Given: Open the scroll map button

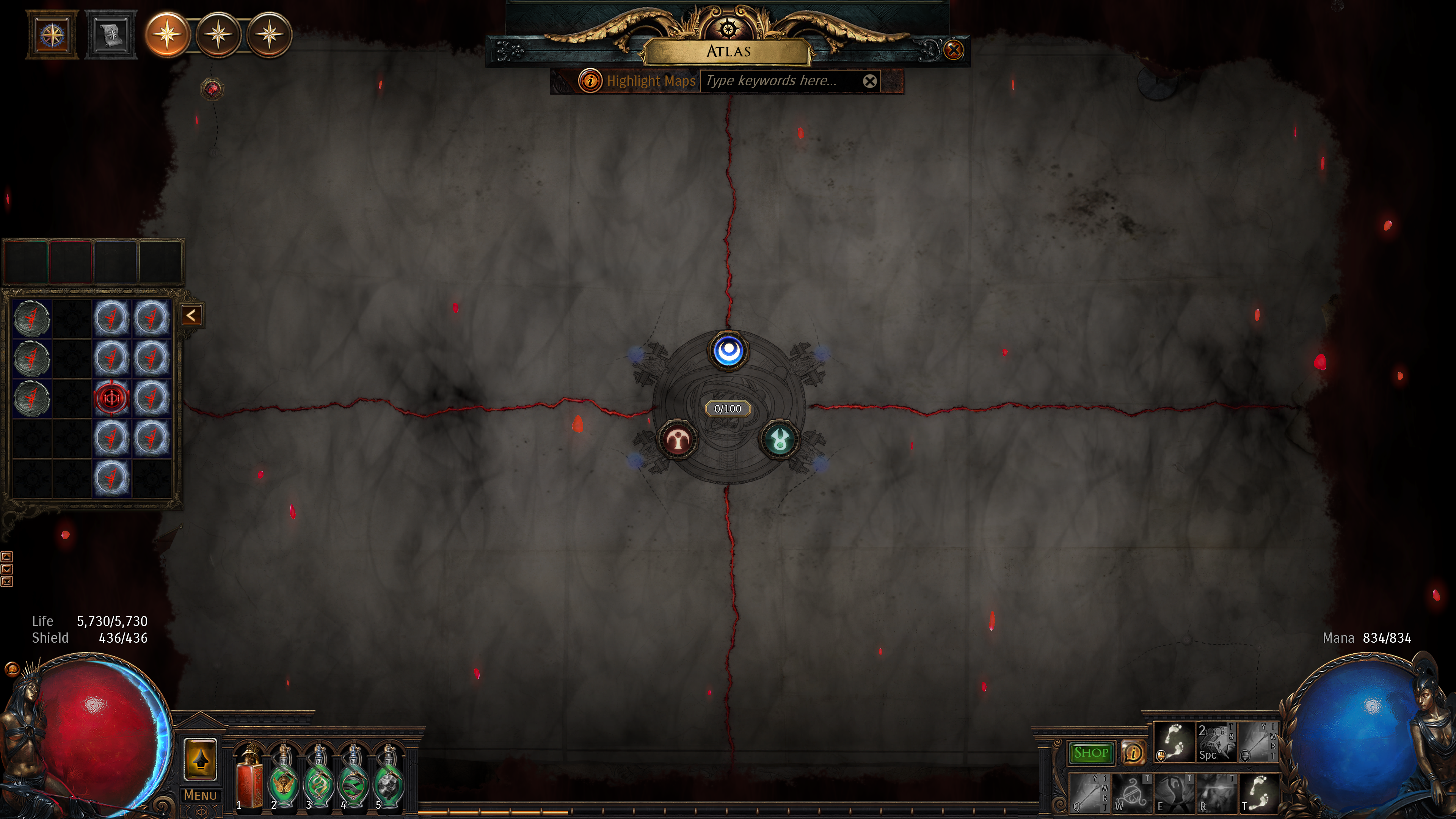Looking at the screenshot, I should [x=111, y=35].
